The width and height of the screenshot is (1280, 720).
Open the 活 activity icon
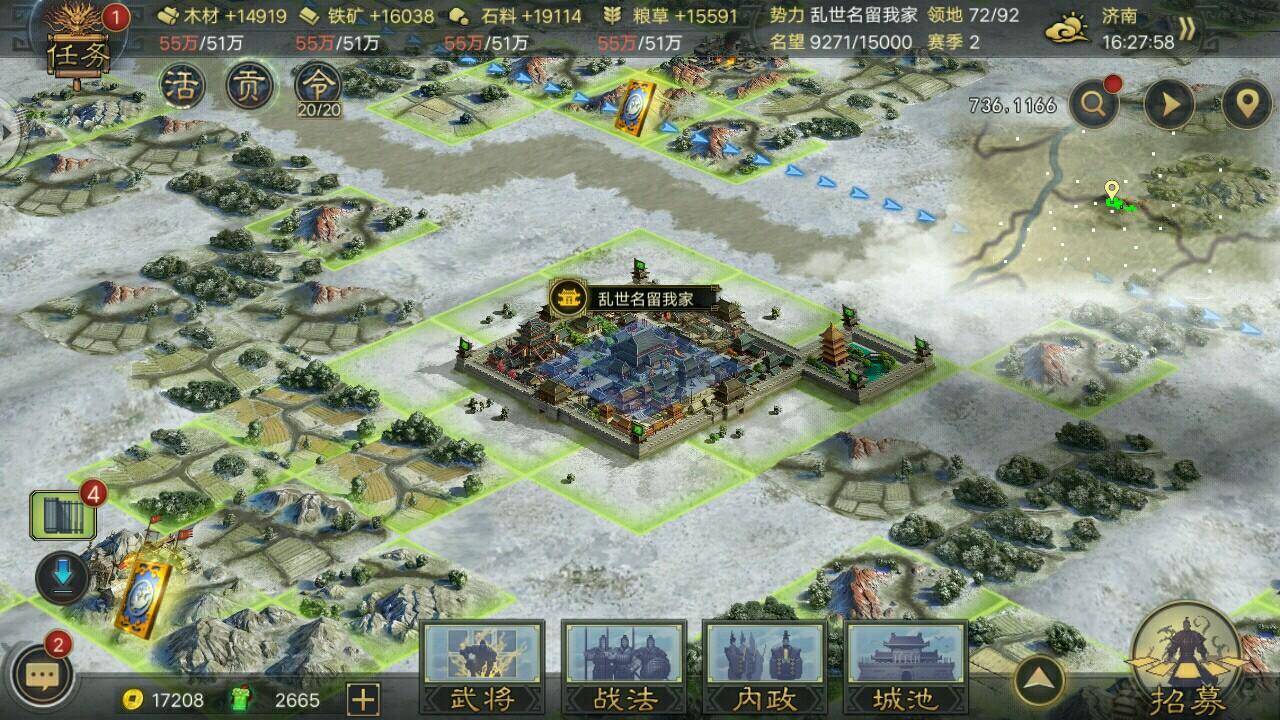[182, 86]
